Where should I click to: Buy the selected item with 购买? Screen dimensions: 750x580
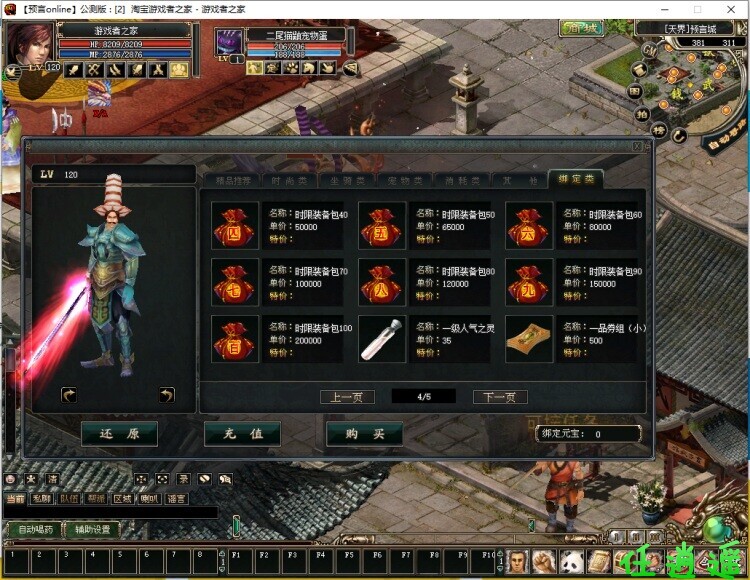click(x=364, y=434)
